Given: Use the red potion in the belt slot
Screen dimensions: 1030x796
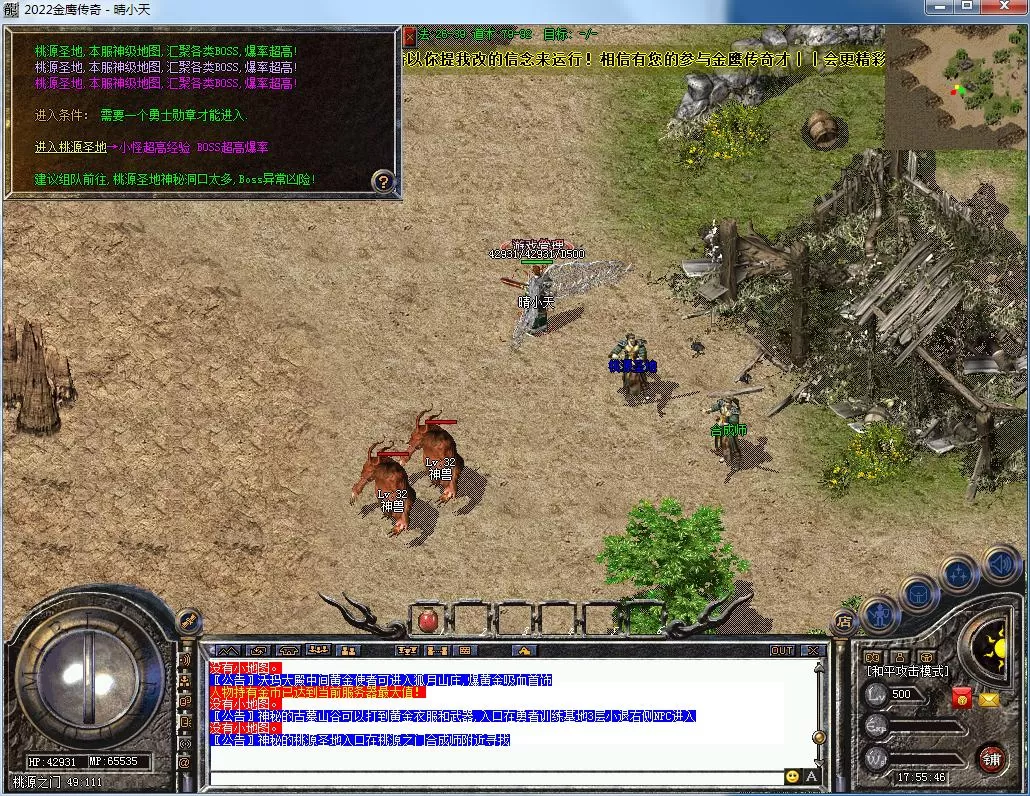Looking at the screenshot, I should pyautogui.click(x=428, y=619).
